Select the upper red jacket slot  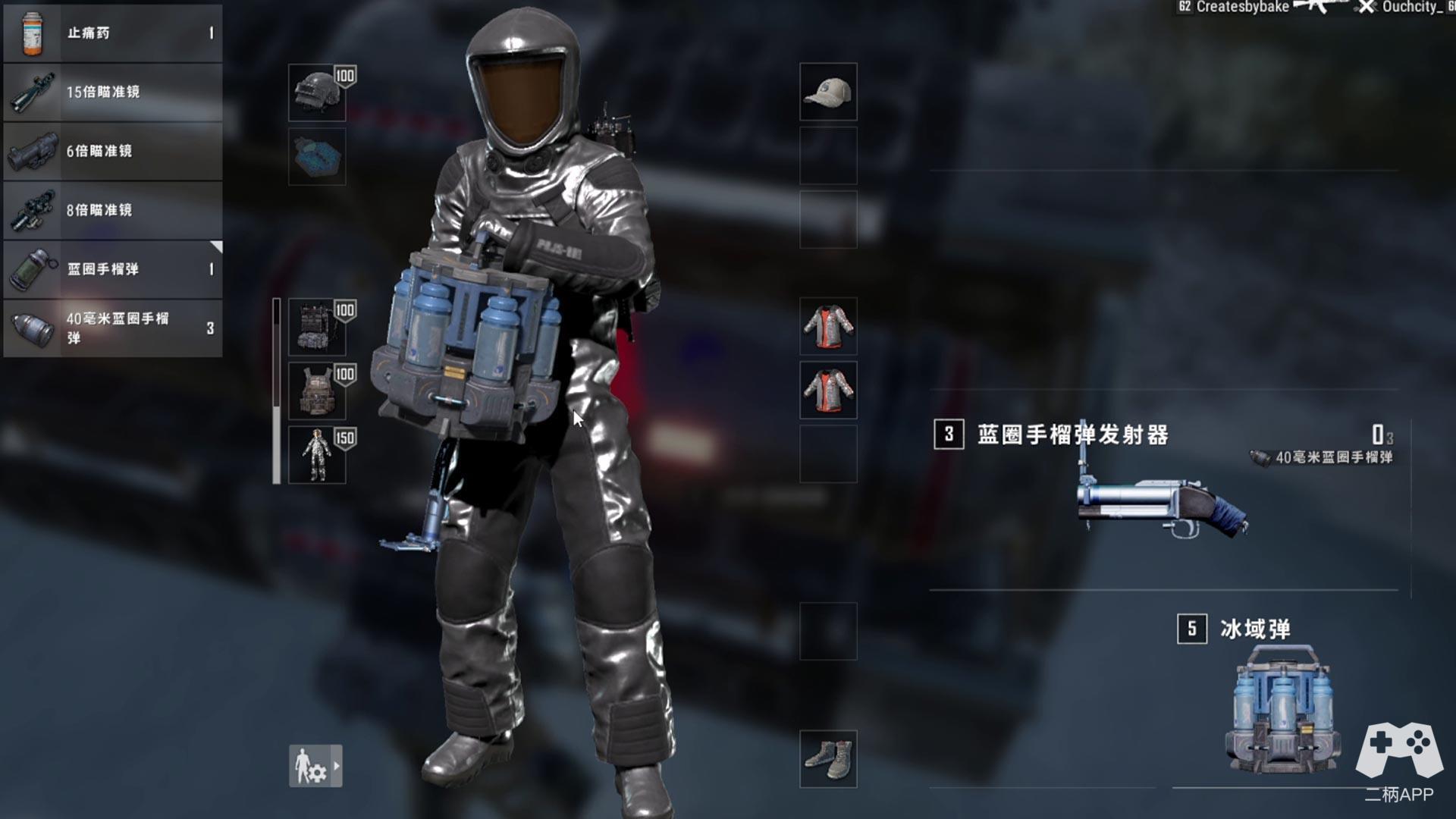click(x=828, y=326)
